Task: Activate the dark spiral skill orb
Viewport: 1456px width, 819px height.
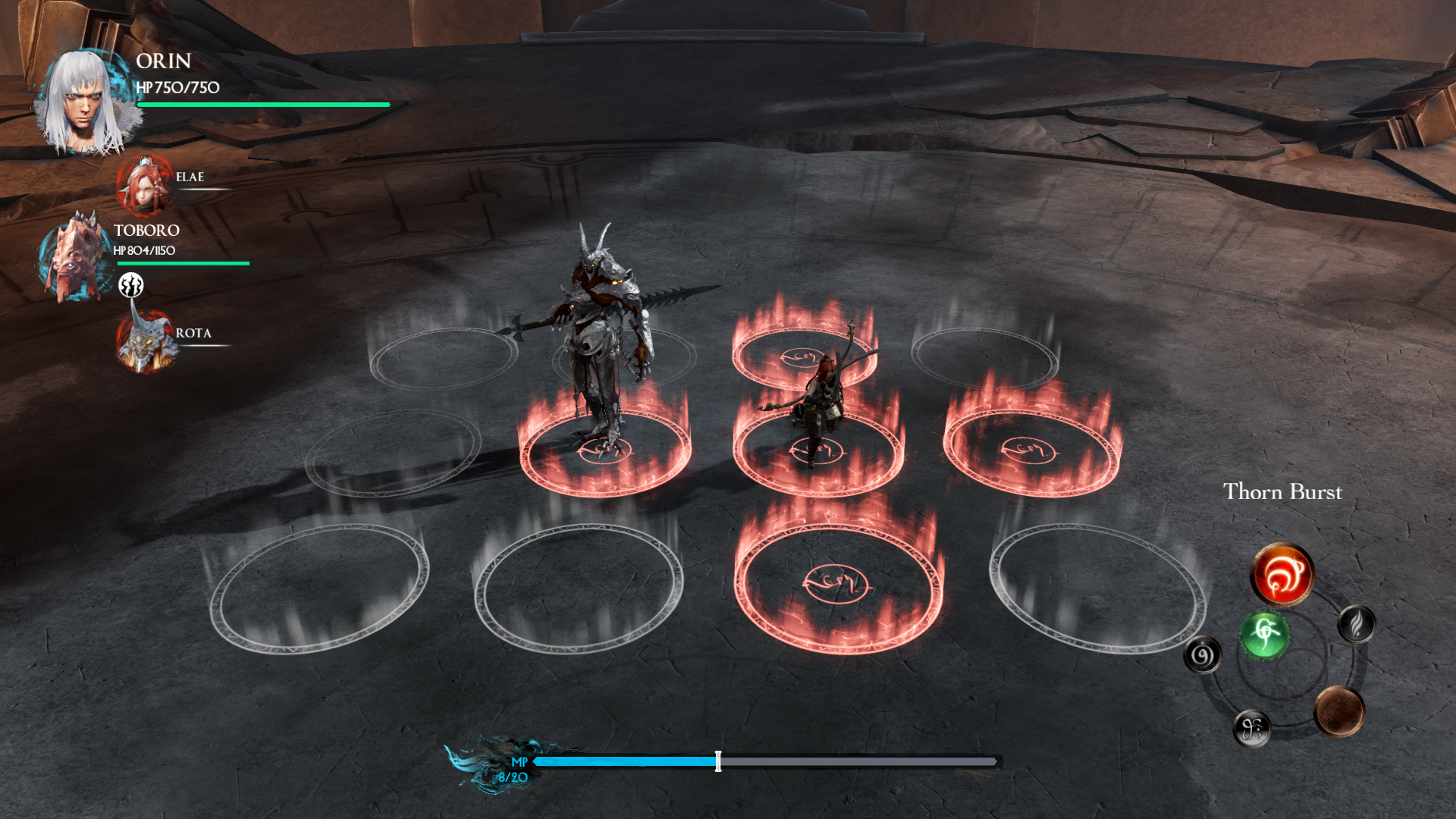Action: pos(1202,655)
